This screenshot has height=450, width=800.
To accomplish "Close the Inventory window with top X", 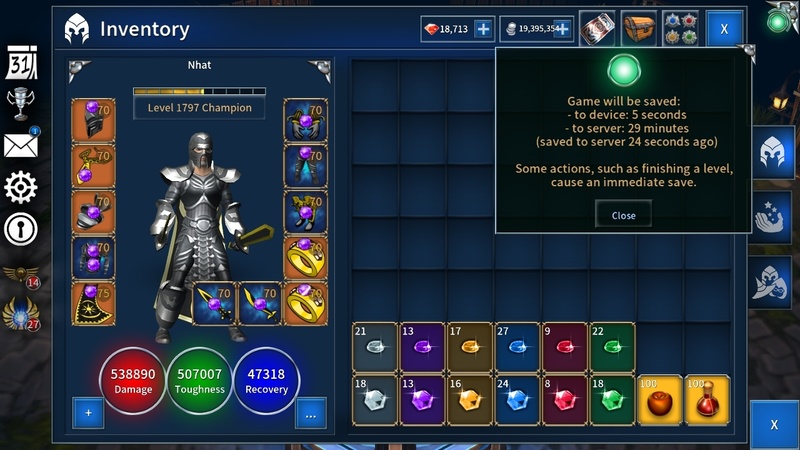I will [x=724, y=30].
